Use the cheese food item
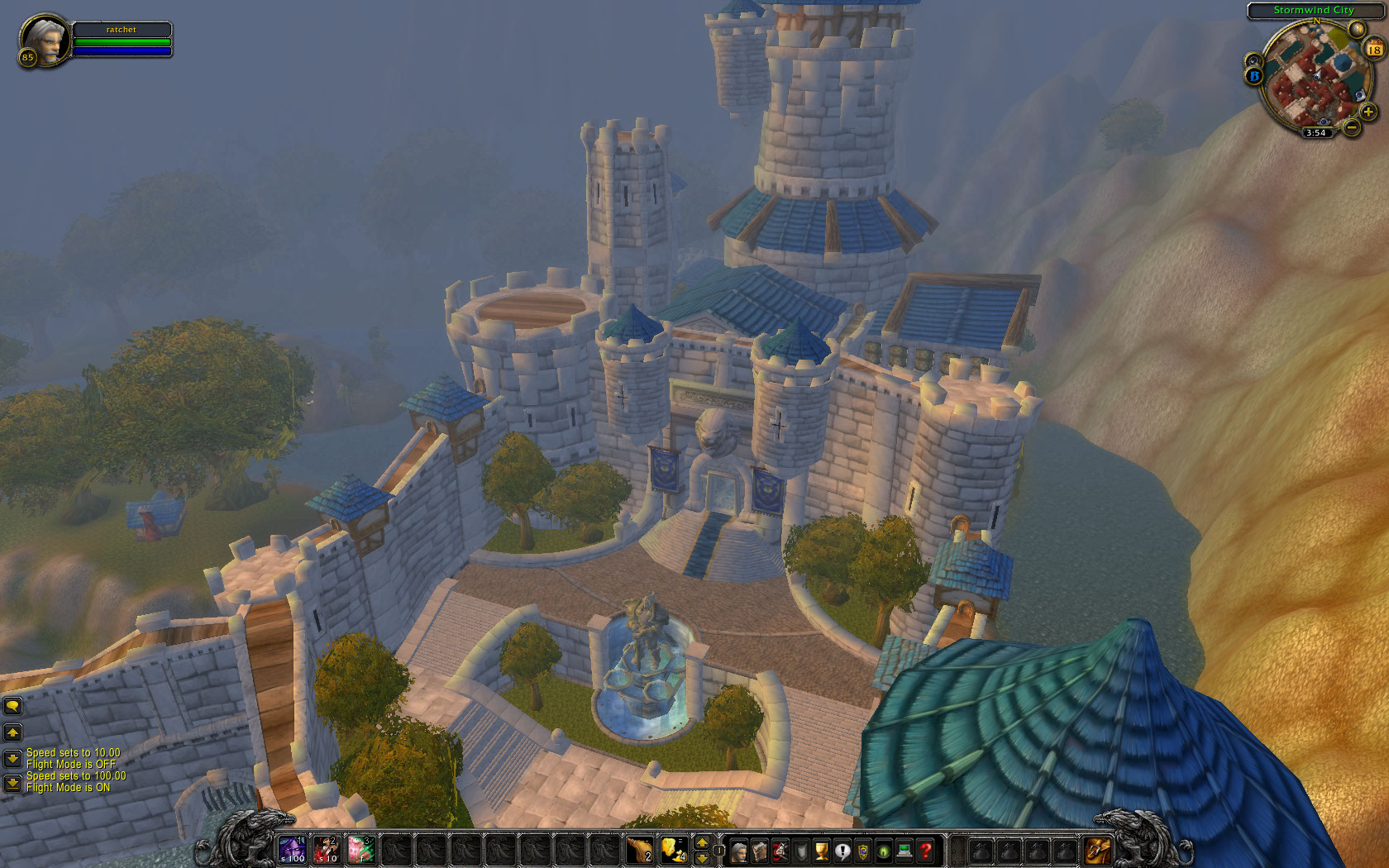Viewport: 1389px width, 868px height. coord(674,849)
